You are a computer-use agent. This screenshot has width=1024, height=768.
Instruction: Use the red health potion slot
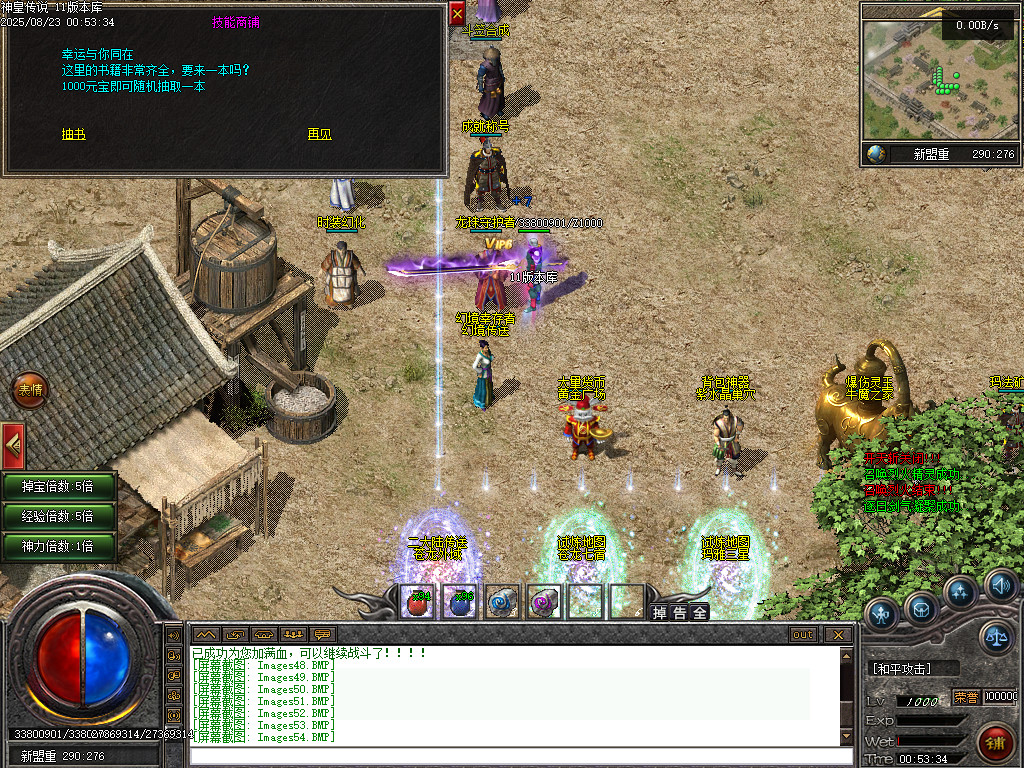pos(417,601)
